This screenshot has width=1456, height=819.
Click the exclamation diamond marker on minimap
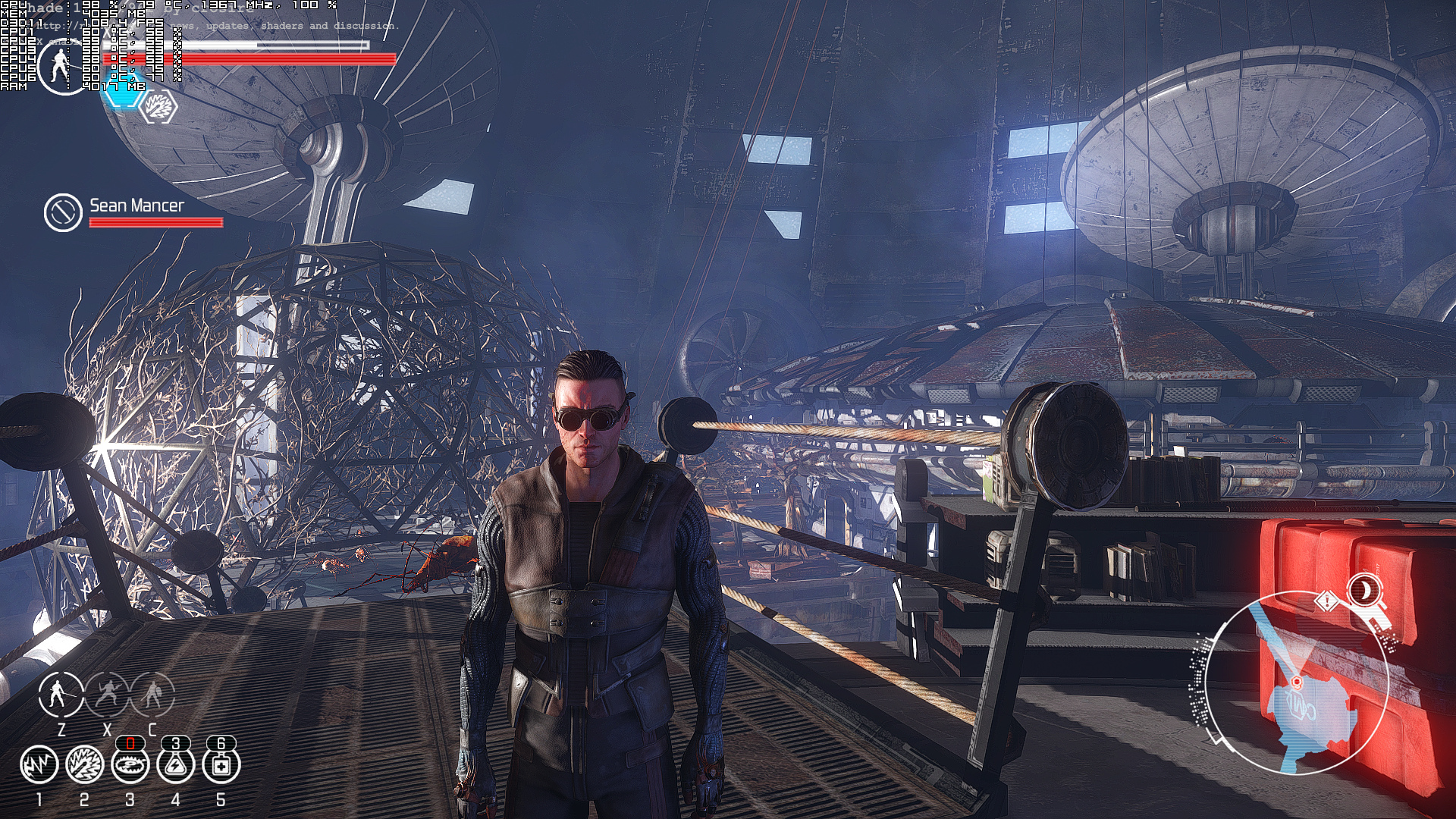click(x=1327, y=602)
